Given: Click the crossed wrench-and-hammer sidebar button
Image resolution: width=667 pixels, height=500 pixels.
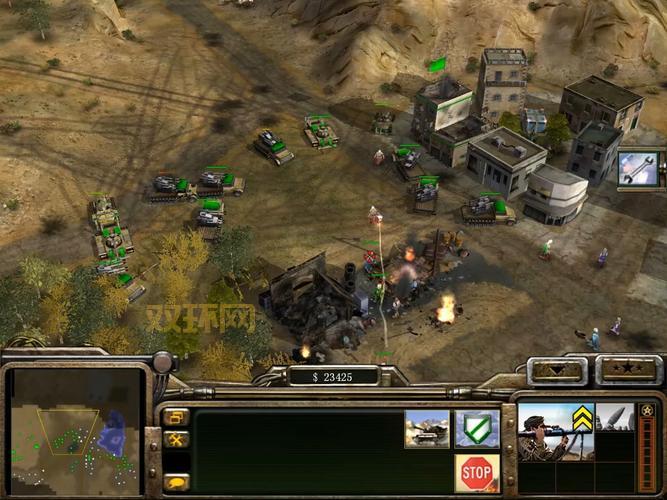Looking at the screenshot, I should tap(177, 439).
